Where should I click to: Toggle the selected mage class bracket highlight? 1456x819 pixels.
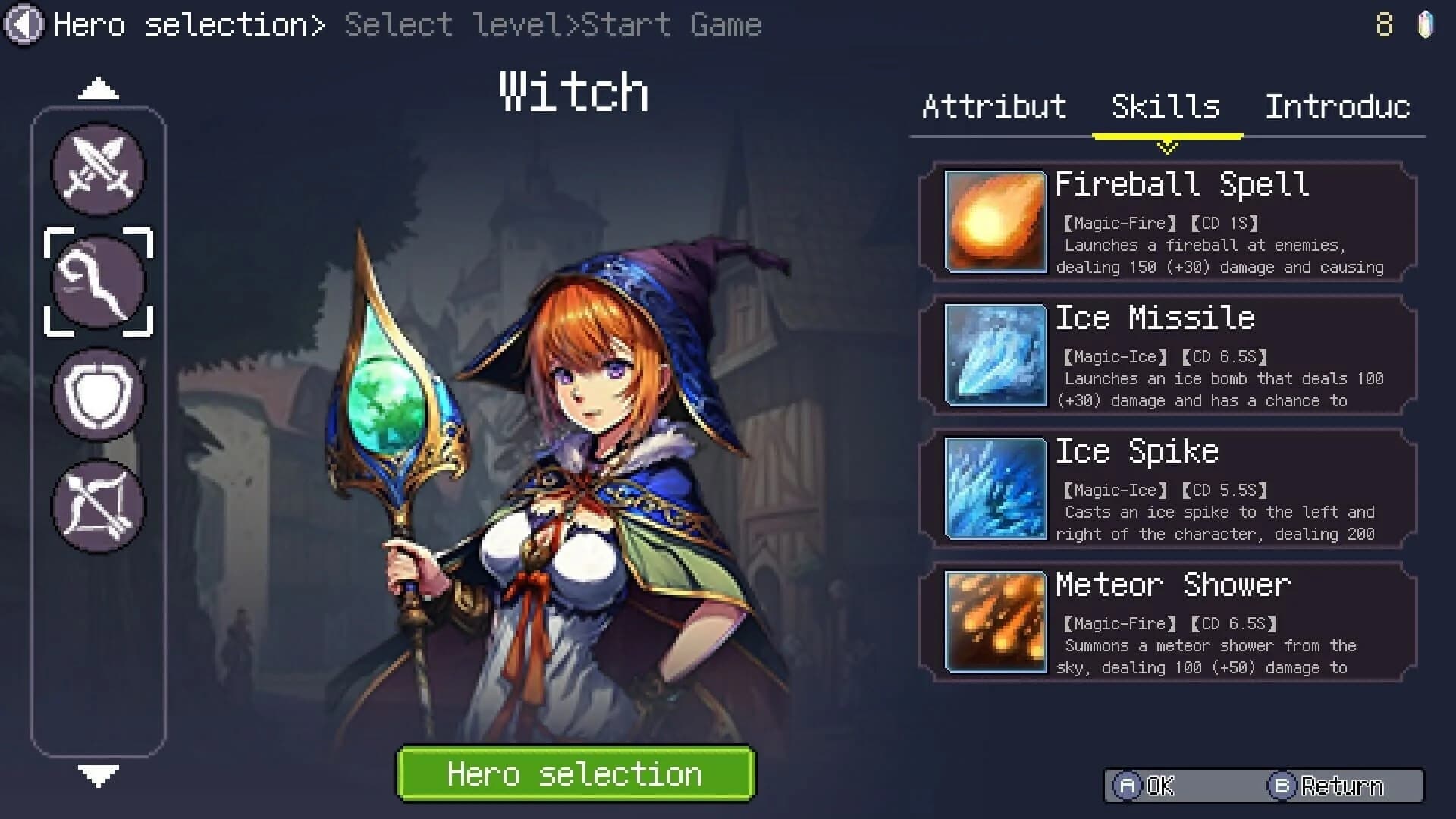99,281
